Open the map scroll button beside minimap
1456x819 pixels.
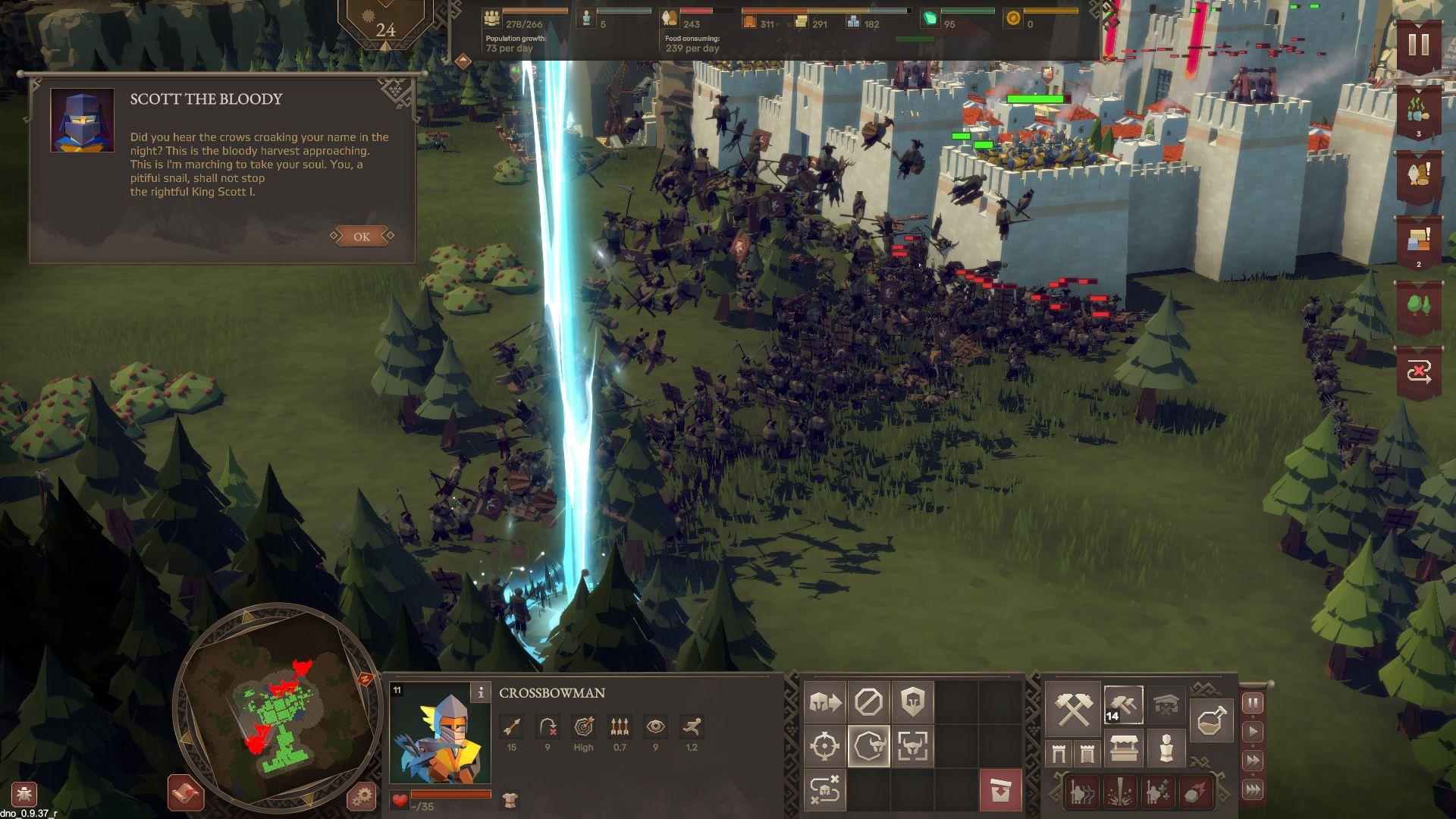[x=186, y=793]
